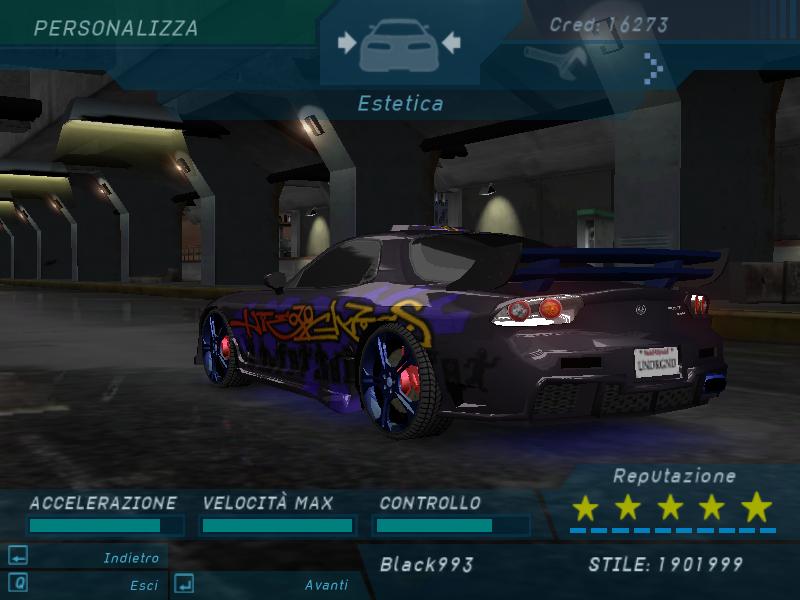Image resolution: width=800 pixels, height=600 pixels.
Task: Click the arrow right of the car icon
Action: point(451,42)
